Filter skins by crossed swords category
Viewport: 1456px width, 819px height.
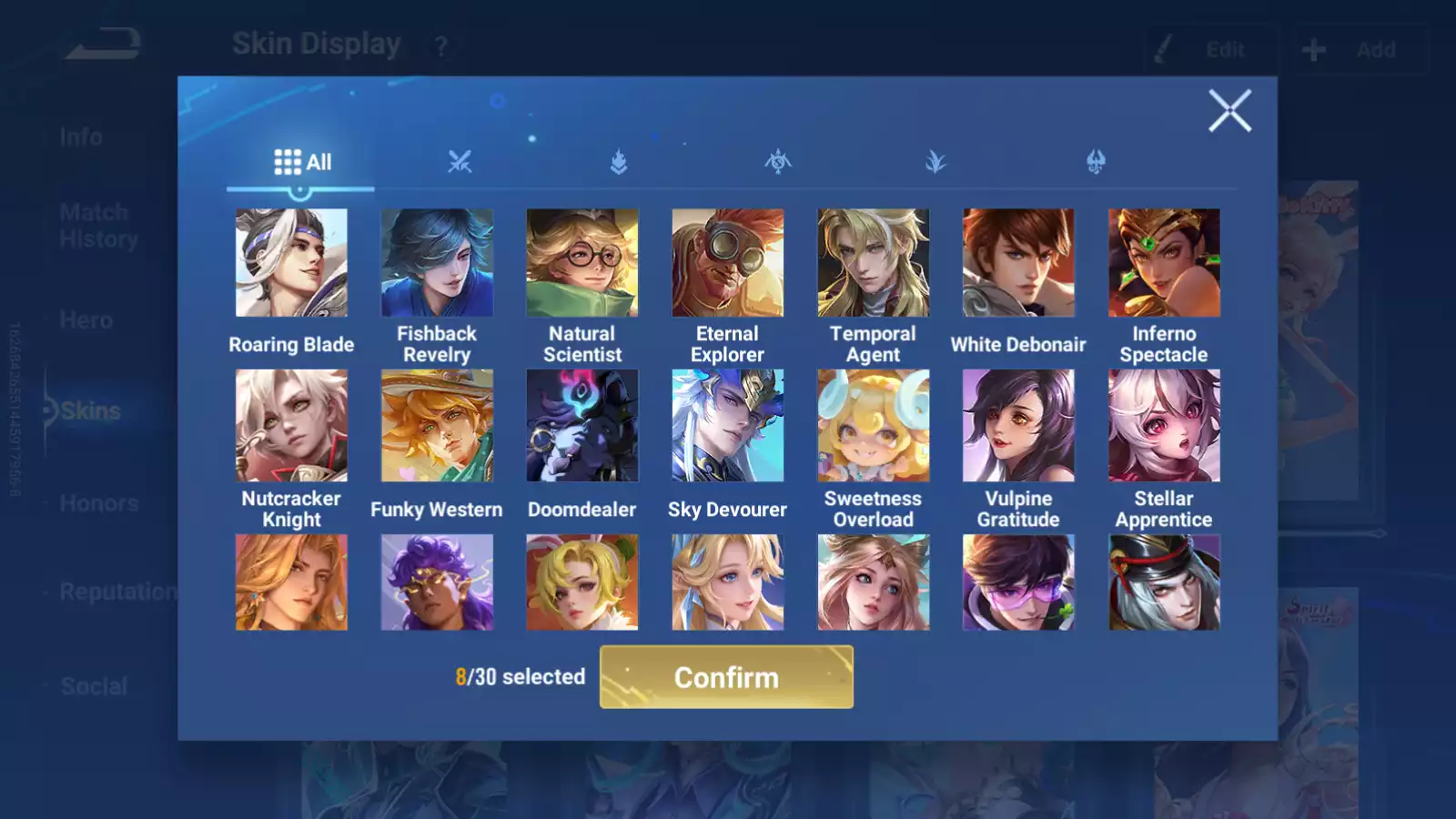tap(460, 163)
